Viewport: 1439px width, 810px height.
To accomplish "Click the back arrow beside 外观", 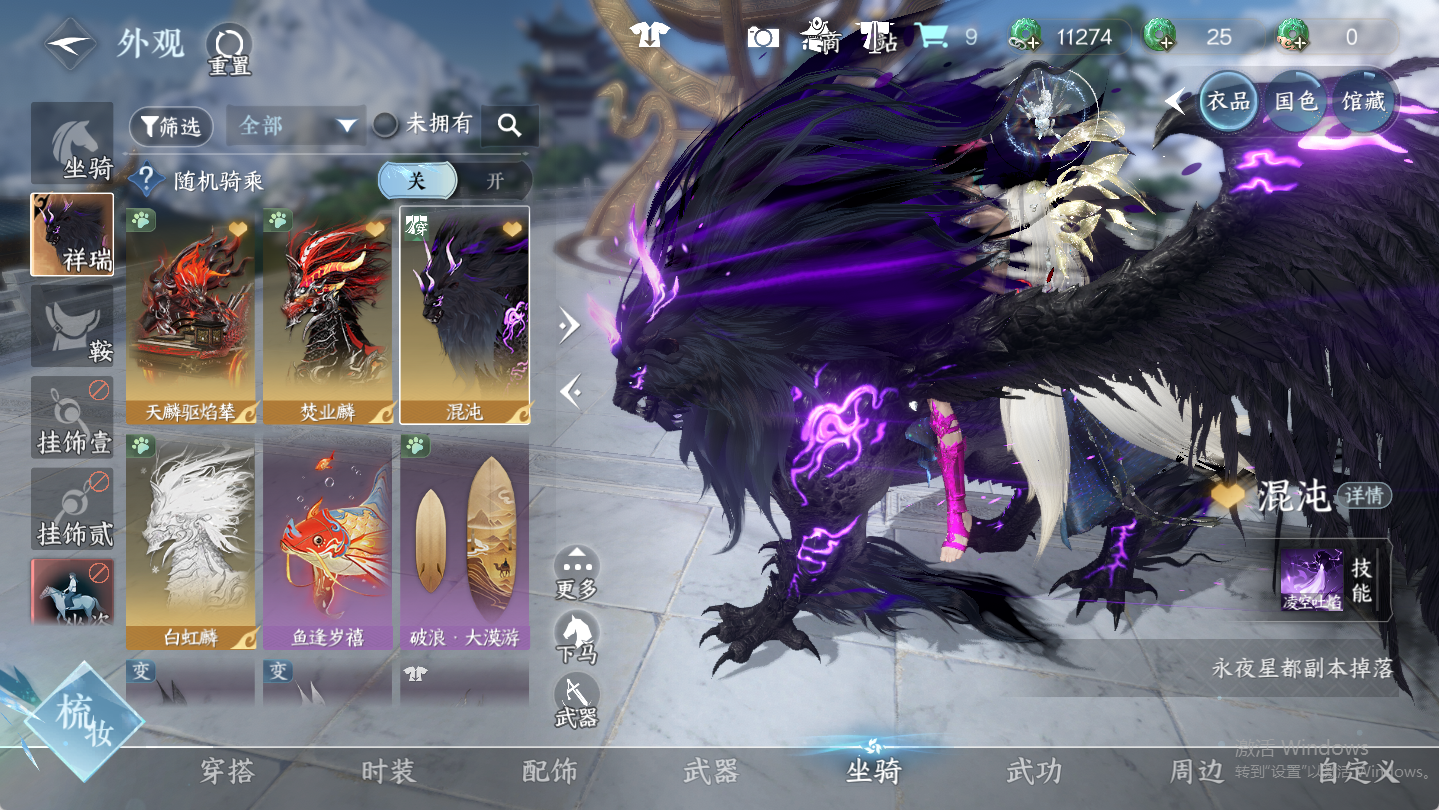I will tap(69, 44).
